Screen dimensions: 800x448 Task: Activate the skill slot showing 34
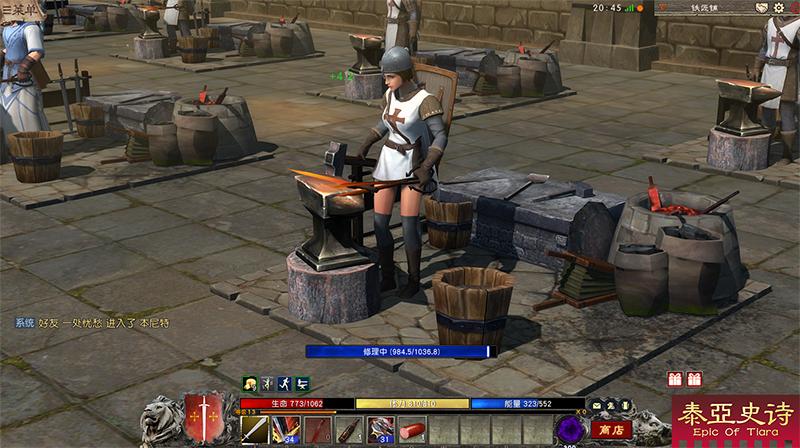tap(285, 430)
